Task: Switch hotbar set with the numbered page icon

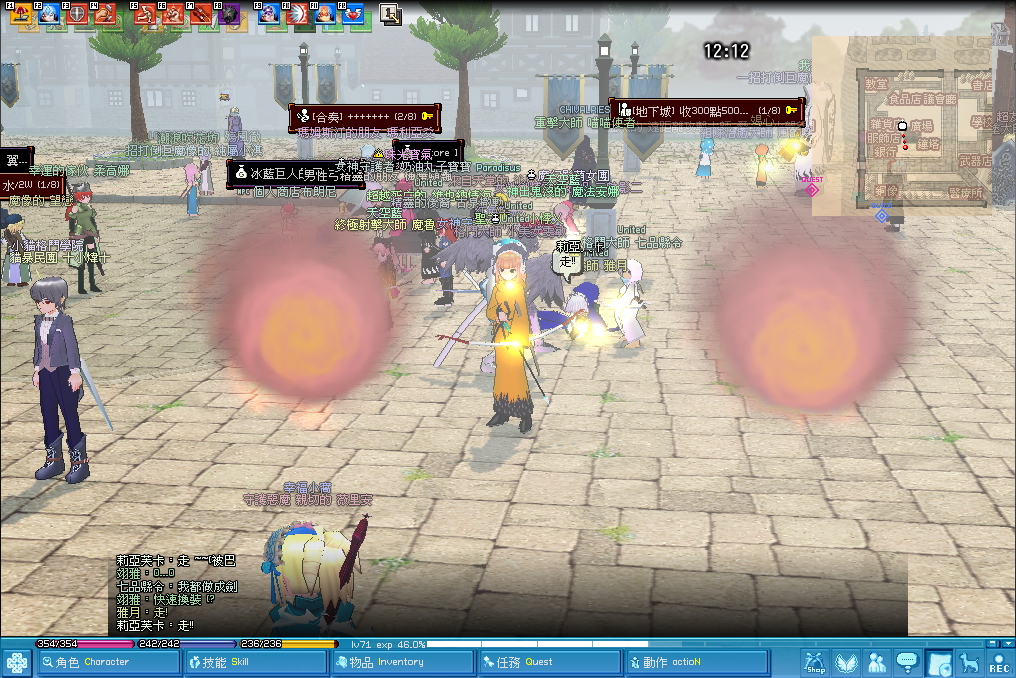Action: tap(390, 14)
